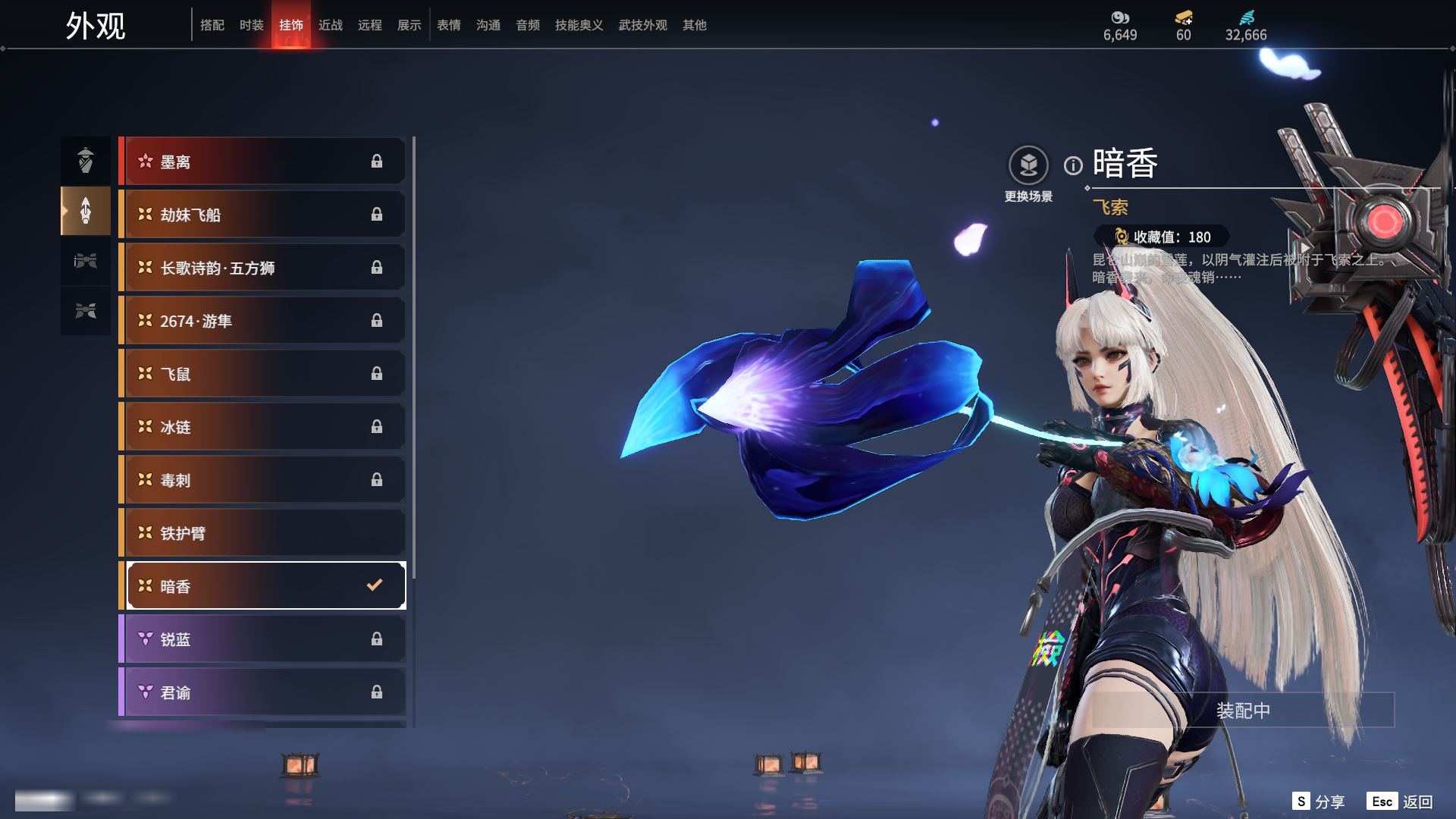This screenshot has width=1456, height=819.
Task: Select the 武技外观 tab
Action: click(x=642, y=25)
